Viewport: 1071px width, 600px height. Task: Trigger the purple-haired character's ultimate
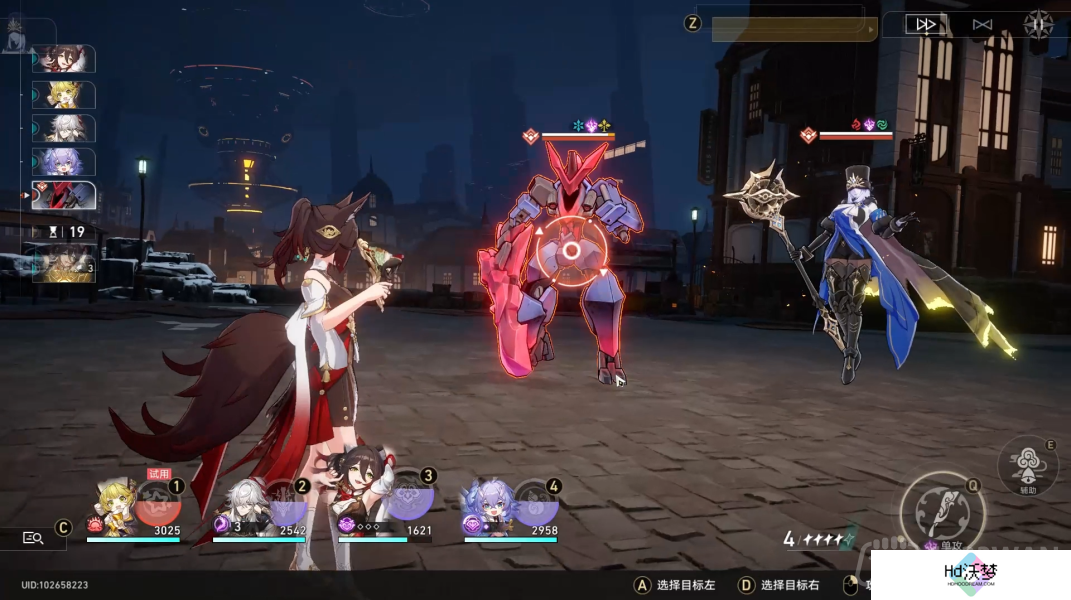[536, 502]
